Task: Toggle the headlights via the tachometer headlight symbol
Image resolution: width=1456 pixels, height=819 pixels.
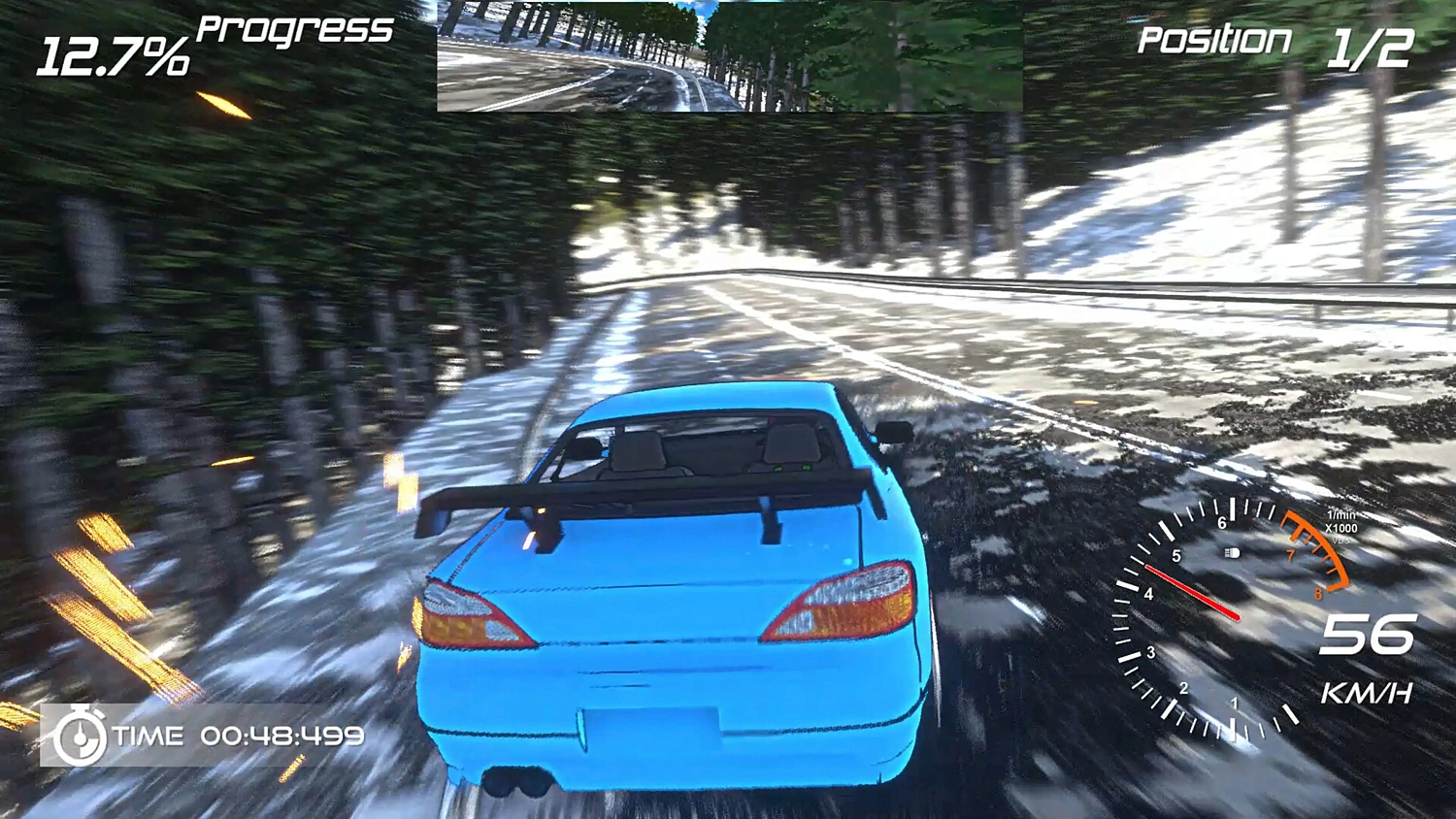Action: click(x=1234, y=552)
